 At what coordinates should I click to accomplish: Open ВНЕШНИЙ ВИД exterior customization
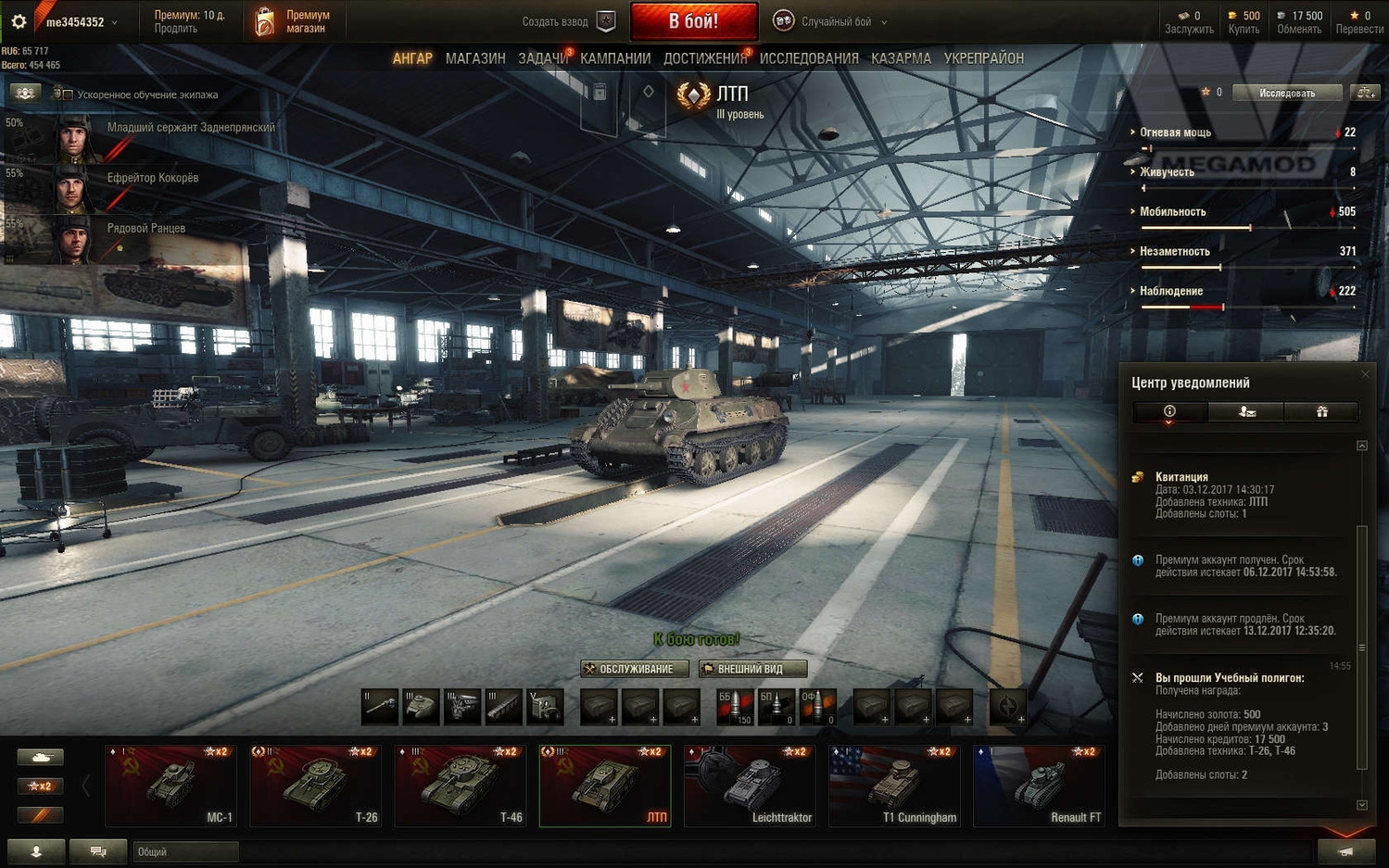pyautogui.click(x=752, y=669)
